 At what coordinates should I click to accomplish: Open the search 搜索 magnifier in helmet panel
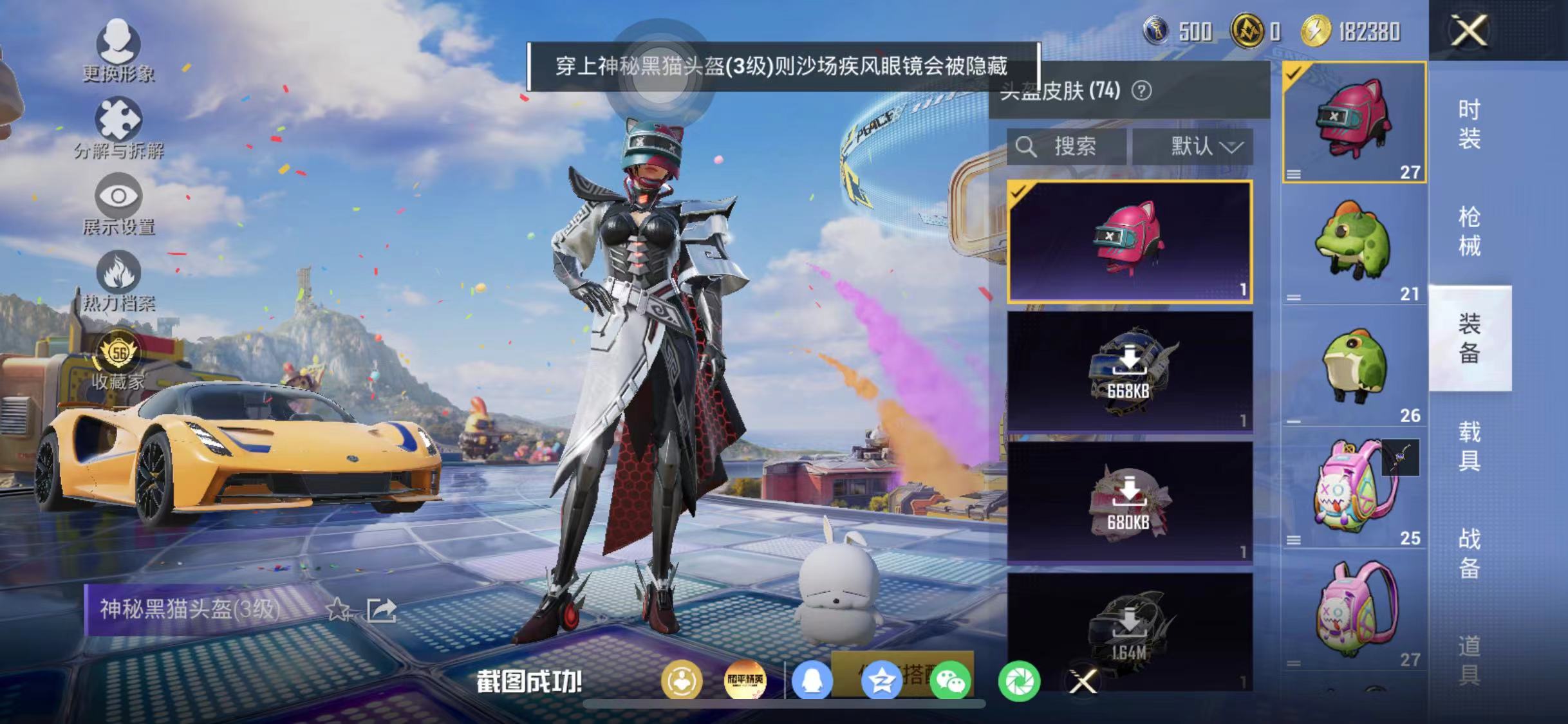[x=1026, y=147]
